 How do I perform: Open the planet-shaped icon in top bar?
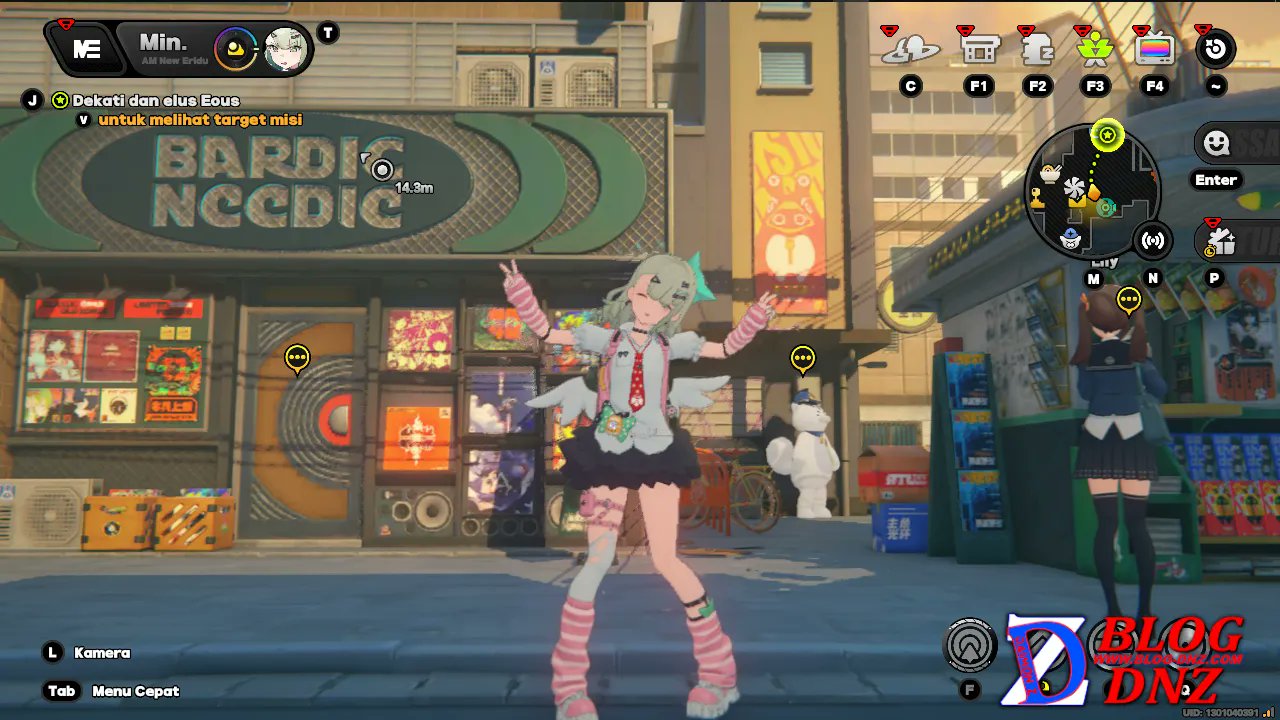pyautogui.click(x=909, y=49)
